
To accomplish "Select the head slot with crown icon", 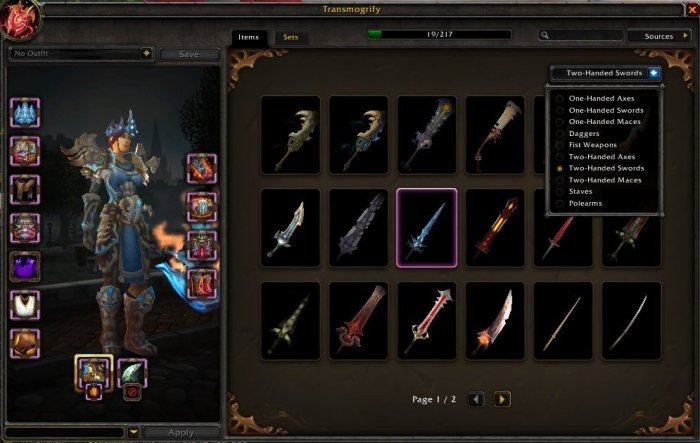I will pyautogui.click(x=24, y=113).
